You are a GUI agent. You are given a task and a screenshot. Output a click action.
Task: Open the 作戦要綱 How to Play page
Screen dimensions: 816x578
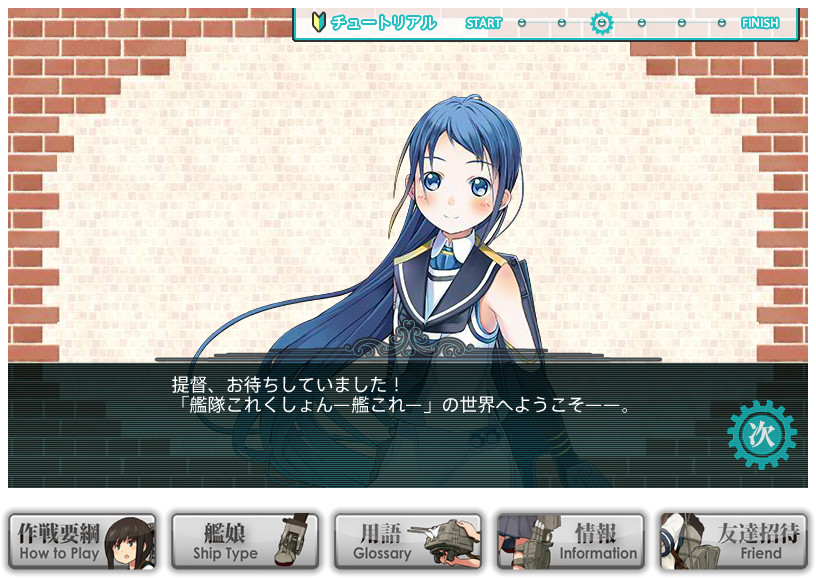tap(82, 541)
